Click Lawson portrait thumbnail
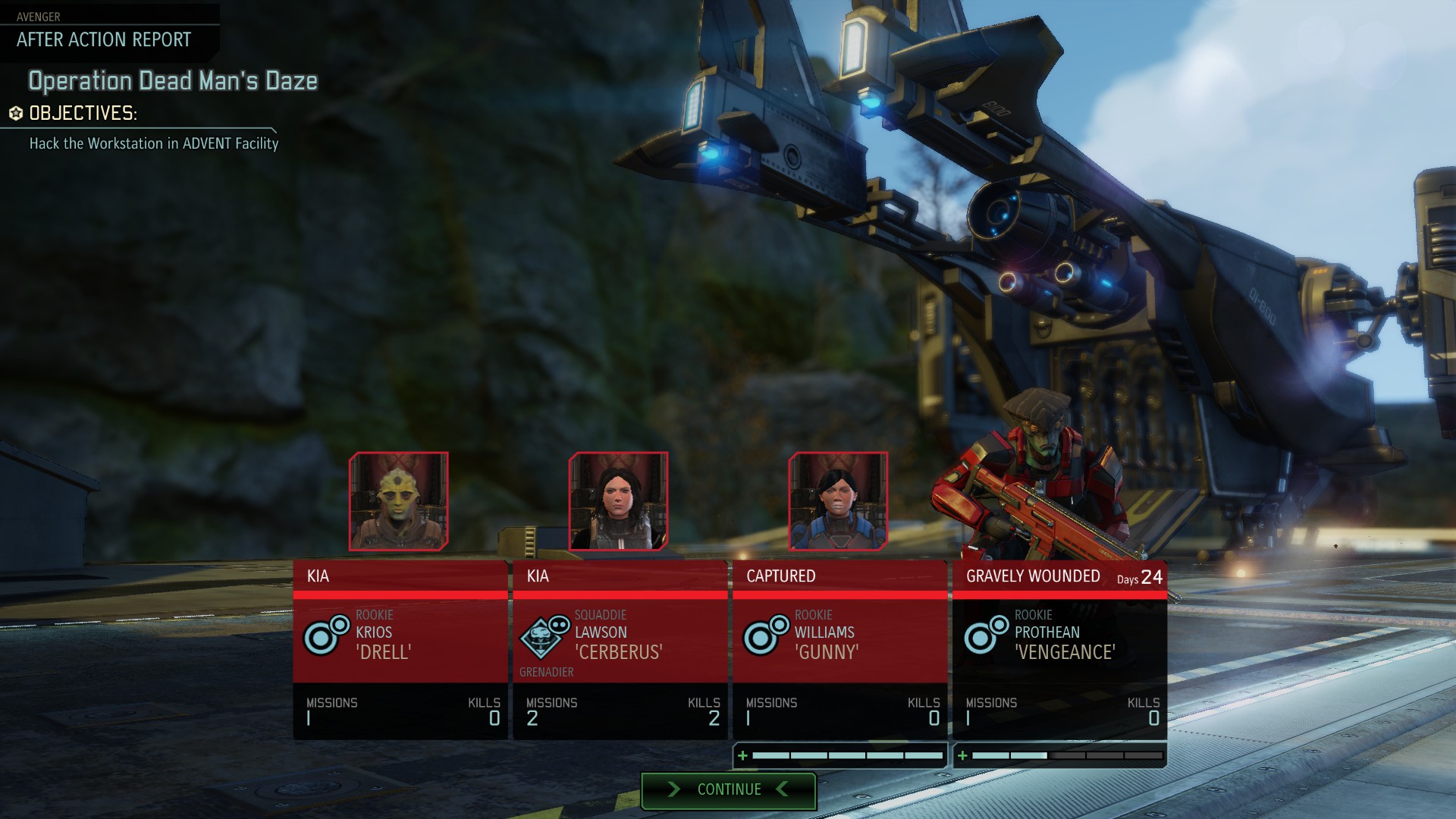This screenshot has height=819, width=1456. 619,501
